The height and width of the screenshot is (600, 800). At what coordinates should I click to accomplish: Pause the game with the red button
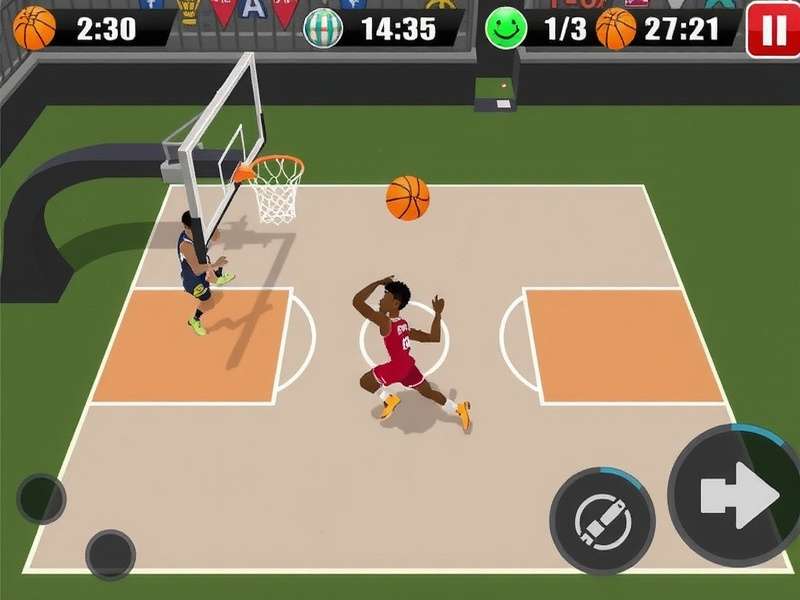pos(773,29)
